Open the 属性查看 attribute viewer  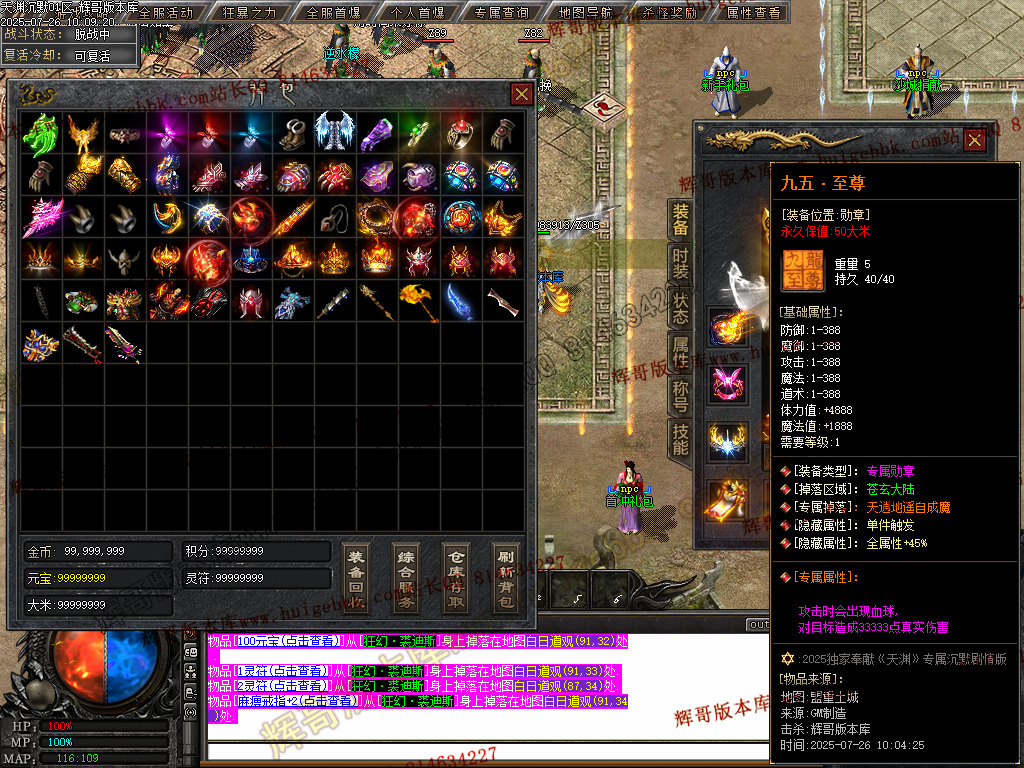753,13
